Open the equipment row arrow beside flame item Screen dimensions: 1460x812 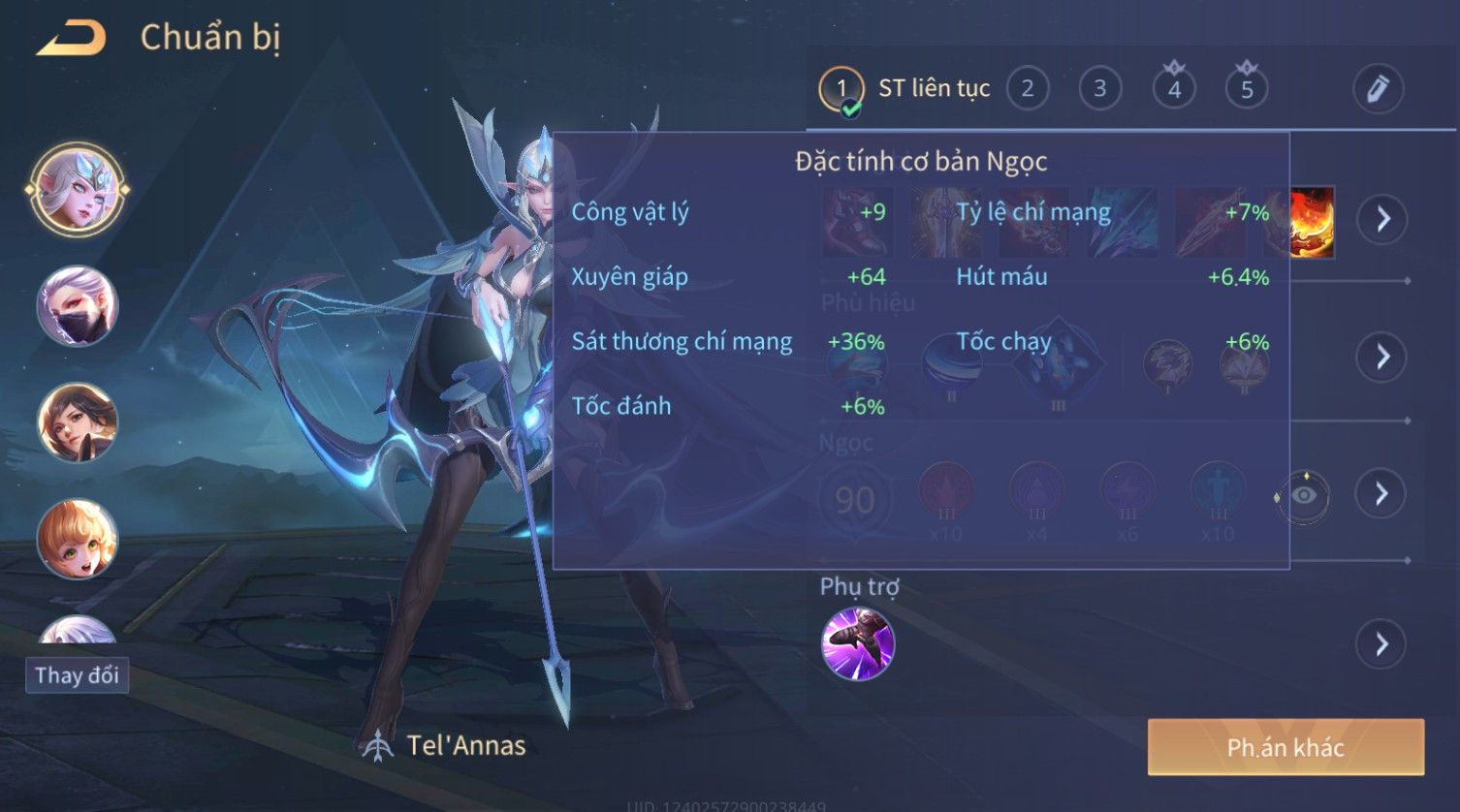click(x=1382, y=219)
